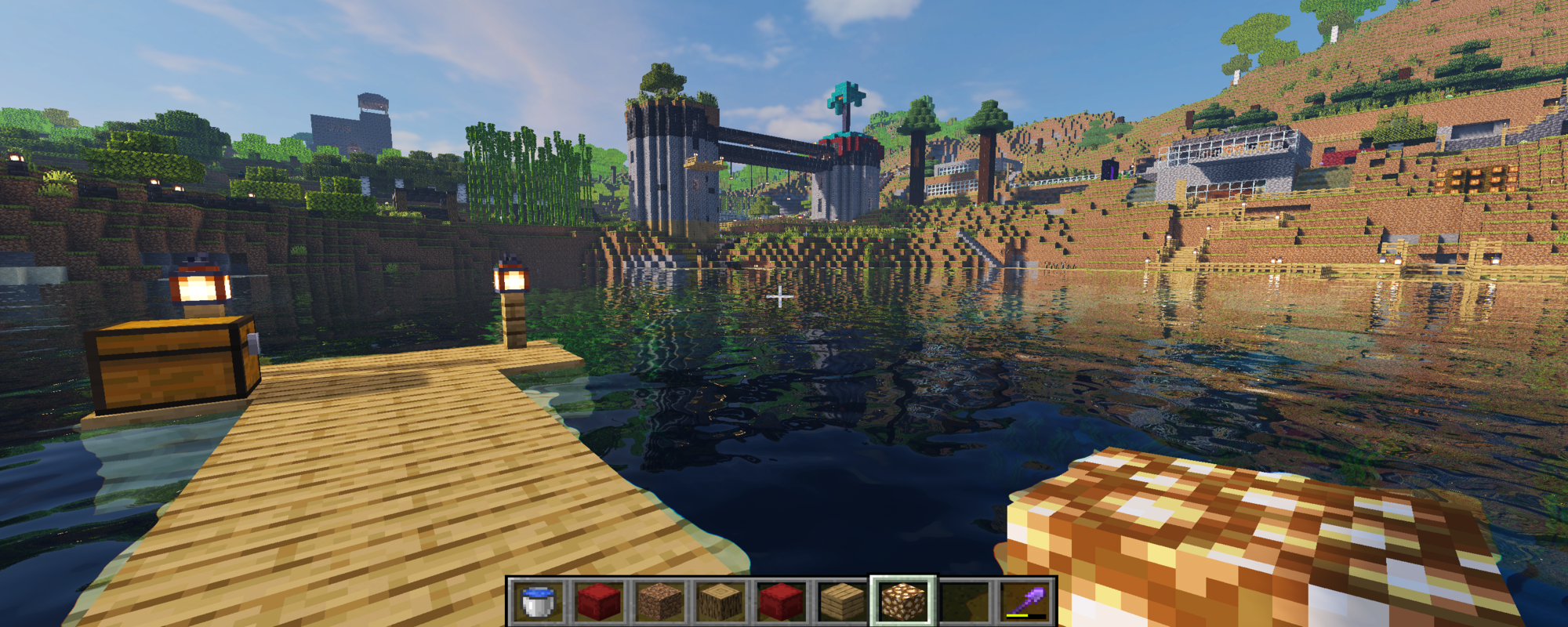Click the cake block in the foreground
The image size is (1568, 627).
(x=1254, y=533)
